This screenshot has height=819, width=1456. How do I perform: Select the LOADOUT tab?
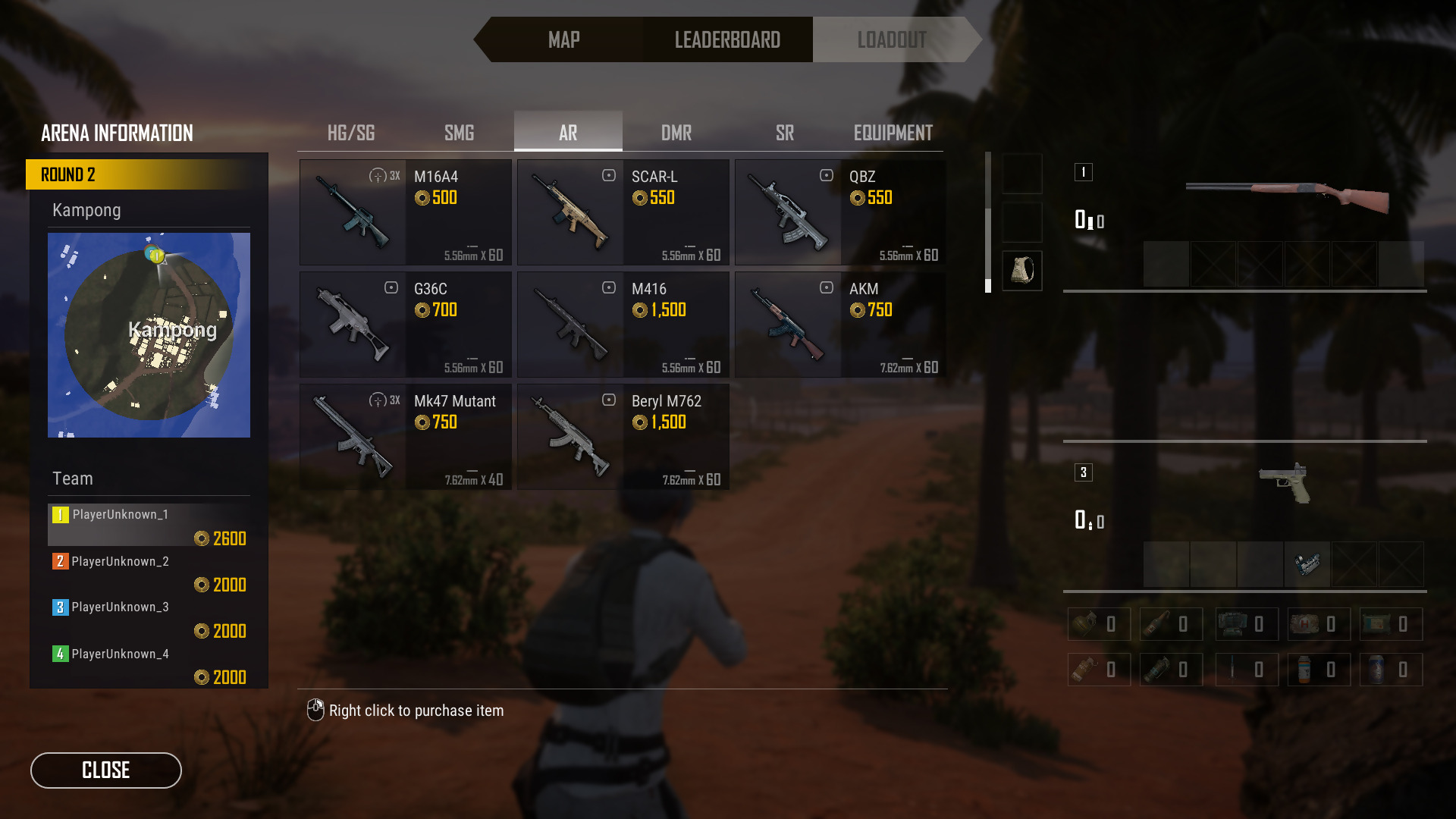(892, 39)
